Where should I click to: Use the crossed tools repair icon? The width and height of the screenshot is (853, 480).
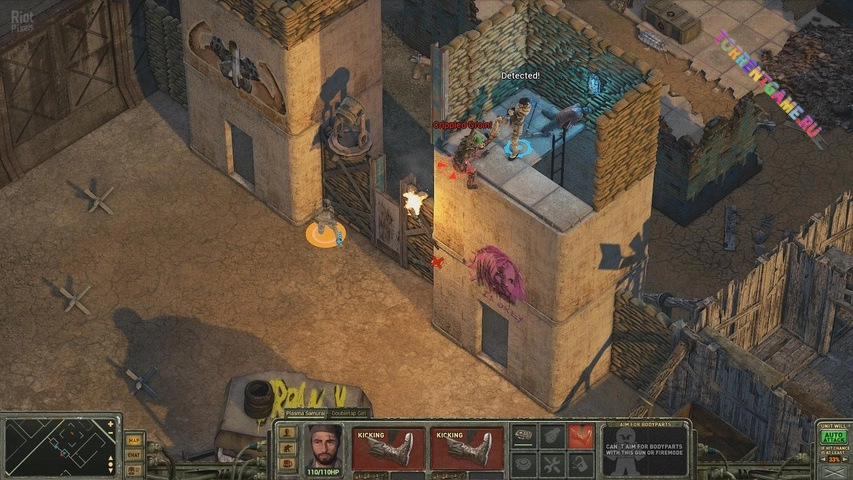coord(553,464)
